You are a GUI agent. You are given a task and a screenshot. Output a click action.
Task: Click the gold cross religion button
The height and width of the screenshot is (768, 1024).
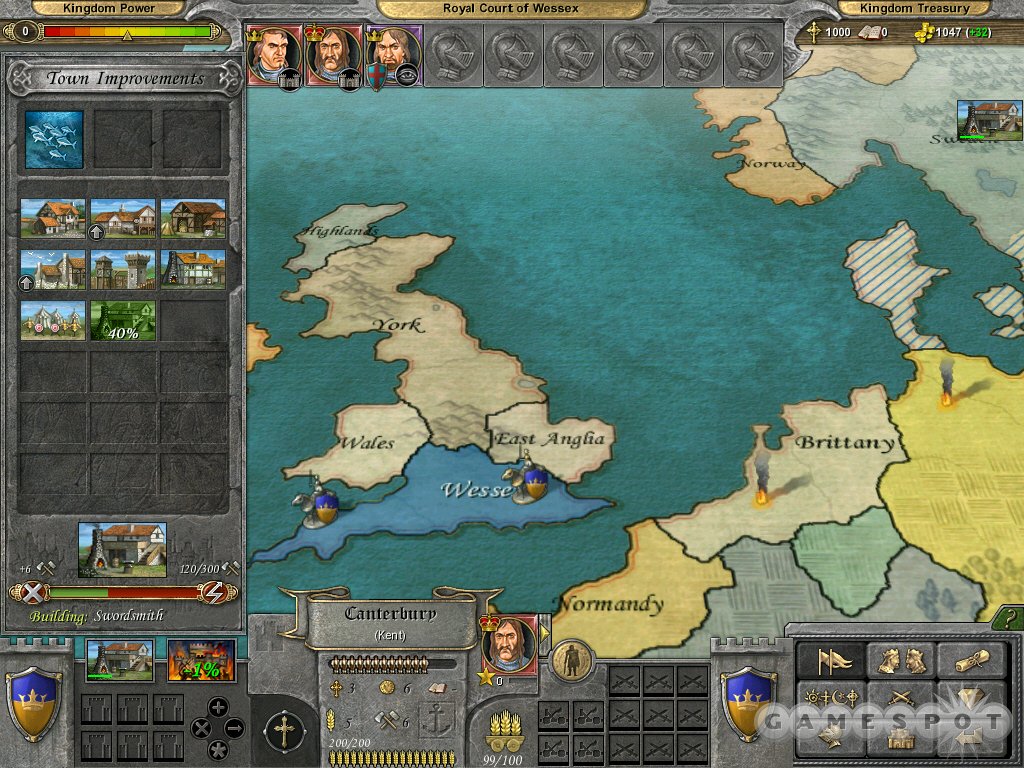pos(284,731)
